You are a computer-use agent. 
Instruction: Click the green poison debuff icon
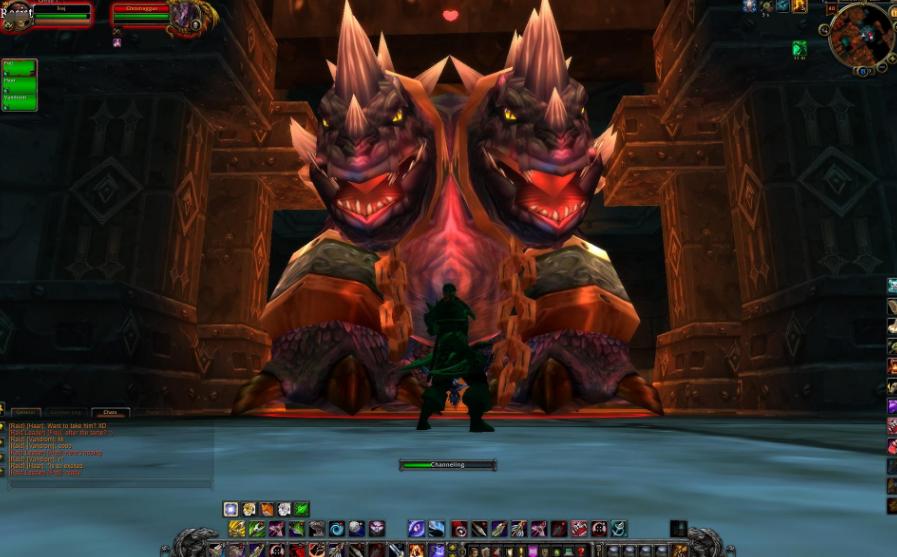pyautogui.click(x=799, y=49)
